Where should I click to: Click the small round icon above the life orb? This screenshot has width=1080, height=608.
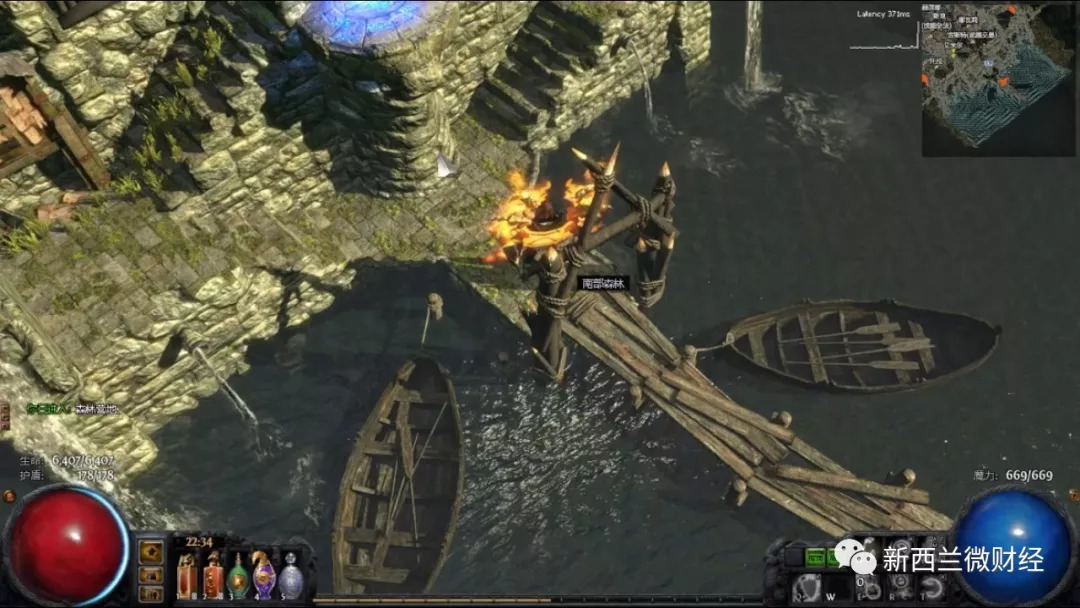tap(8, 495)
